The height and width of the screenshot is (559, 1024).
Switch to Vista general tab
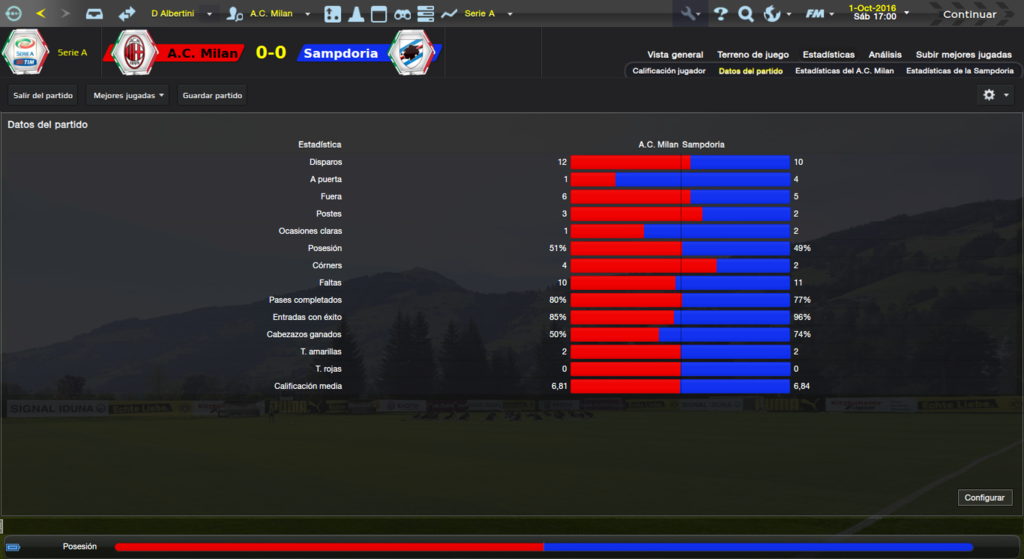click(675, 55)
